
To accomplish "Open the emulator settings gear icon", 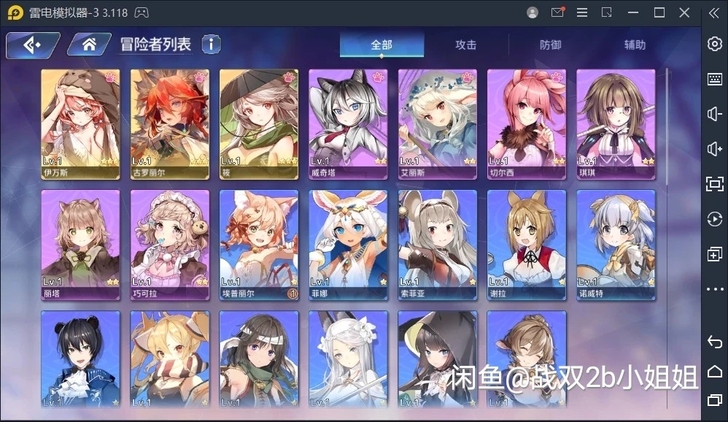I will tap(714, 45).
